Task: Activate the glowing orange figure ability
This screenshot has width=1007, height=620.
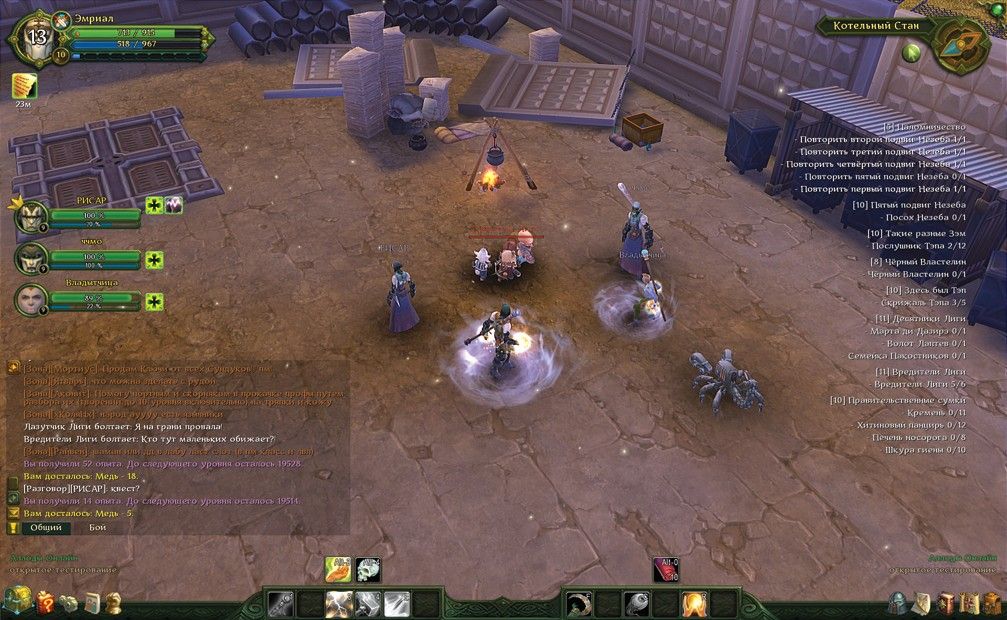Action: pos(694,604)
